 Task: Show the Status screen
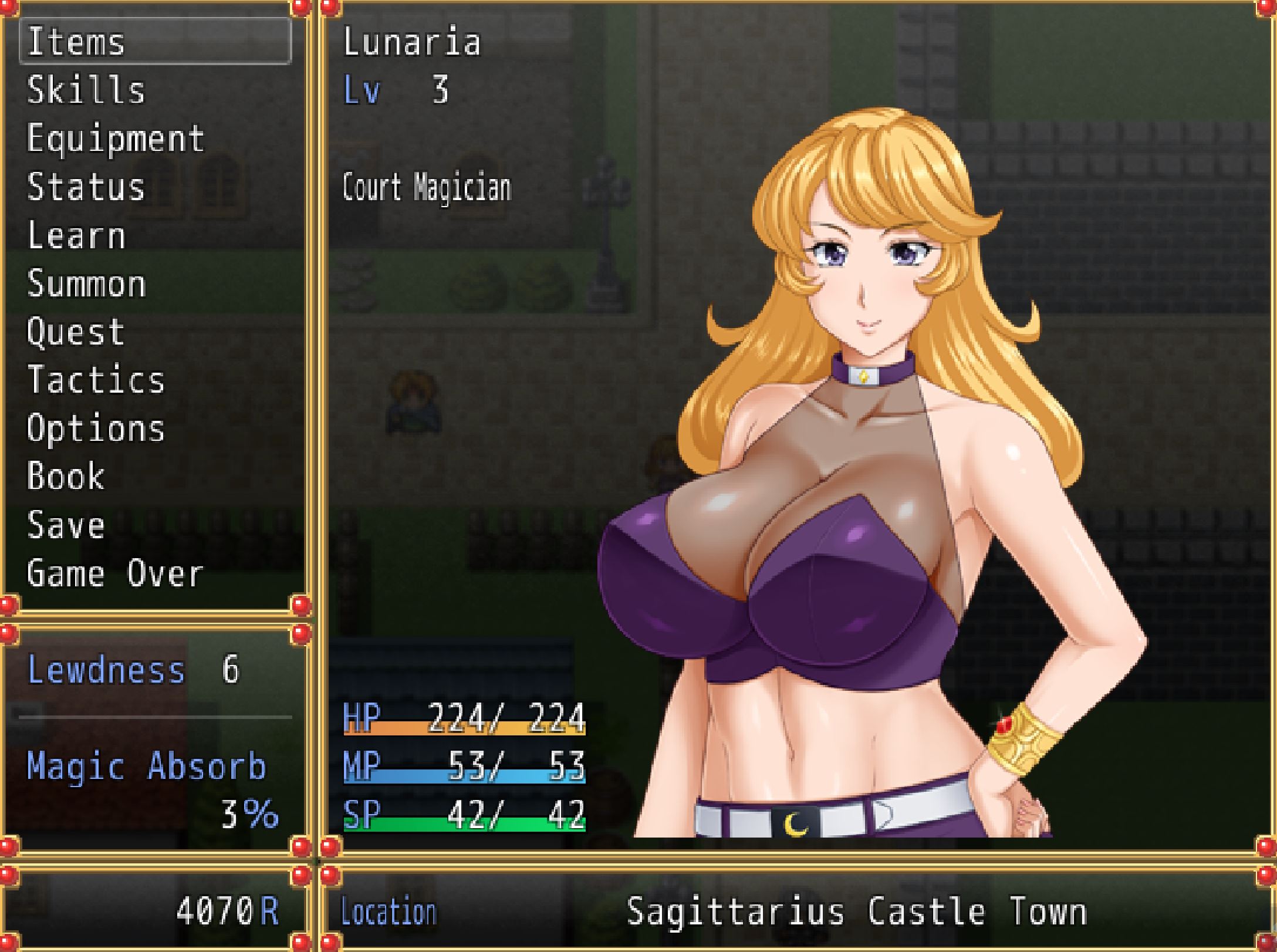pyautogui.click(x=86, y=187)
